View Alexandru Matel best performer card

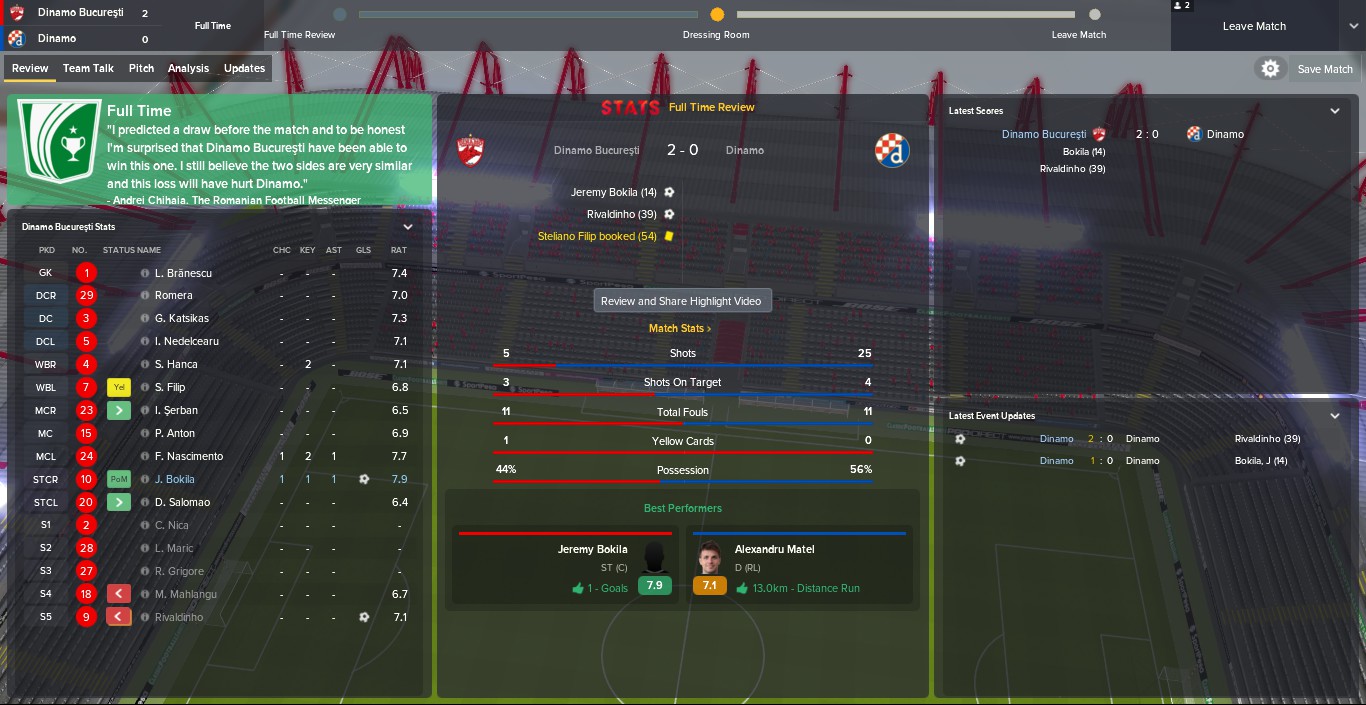(799, 568)
